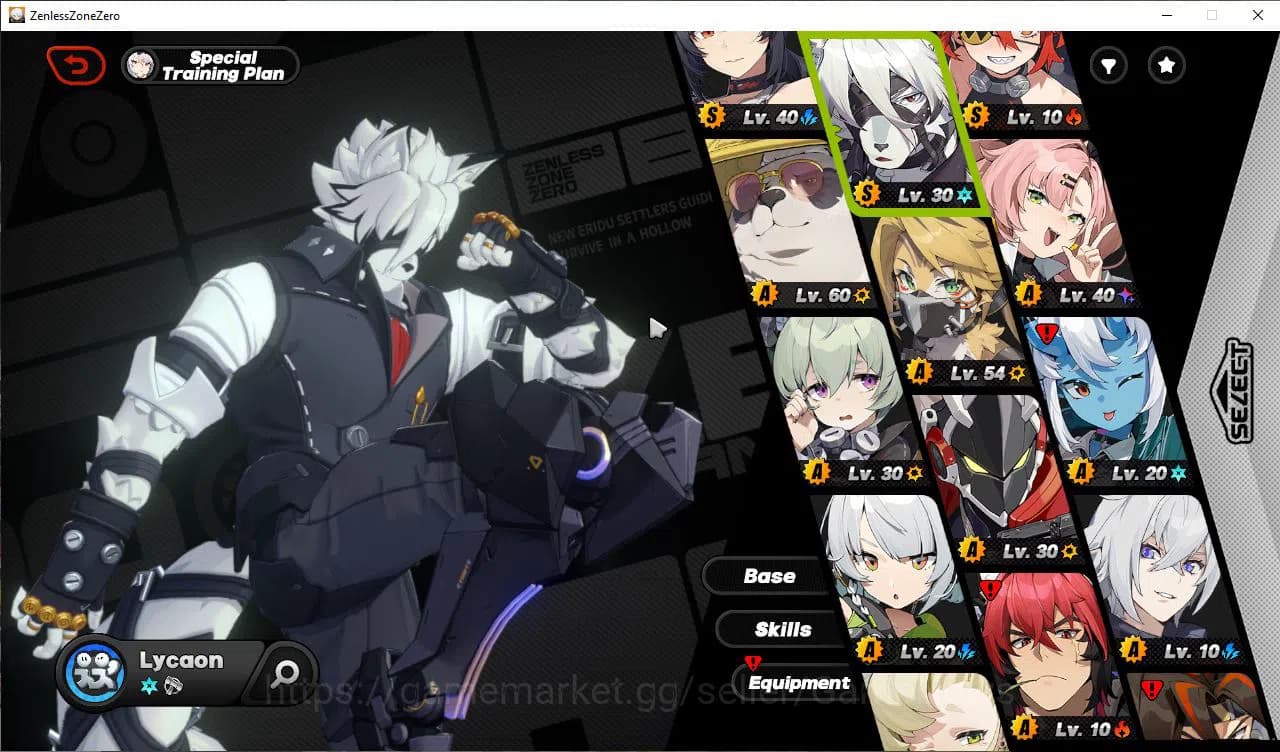Open the Equipment tab with red alert
This screenshot has width=1280, height=752.
pos(798,682)
